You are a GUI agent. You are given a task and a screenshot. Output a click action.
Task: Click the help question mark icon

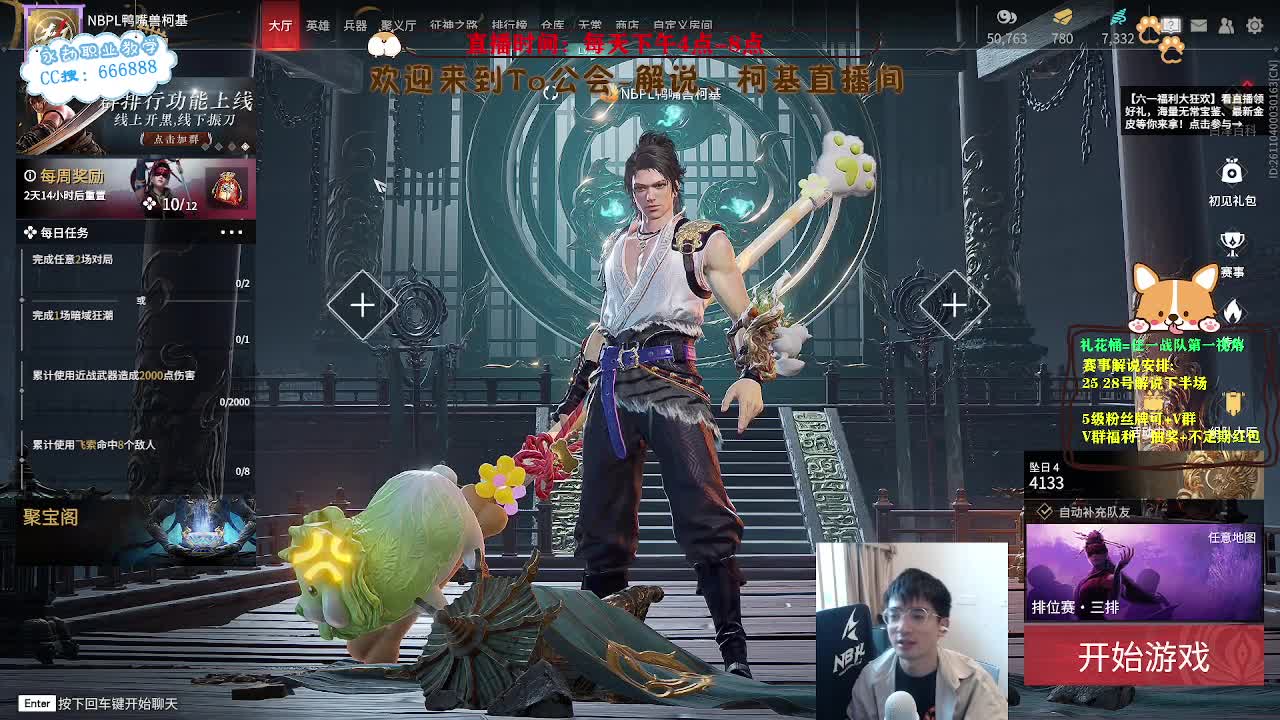(x=1170, y=24)
